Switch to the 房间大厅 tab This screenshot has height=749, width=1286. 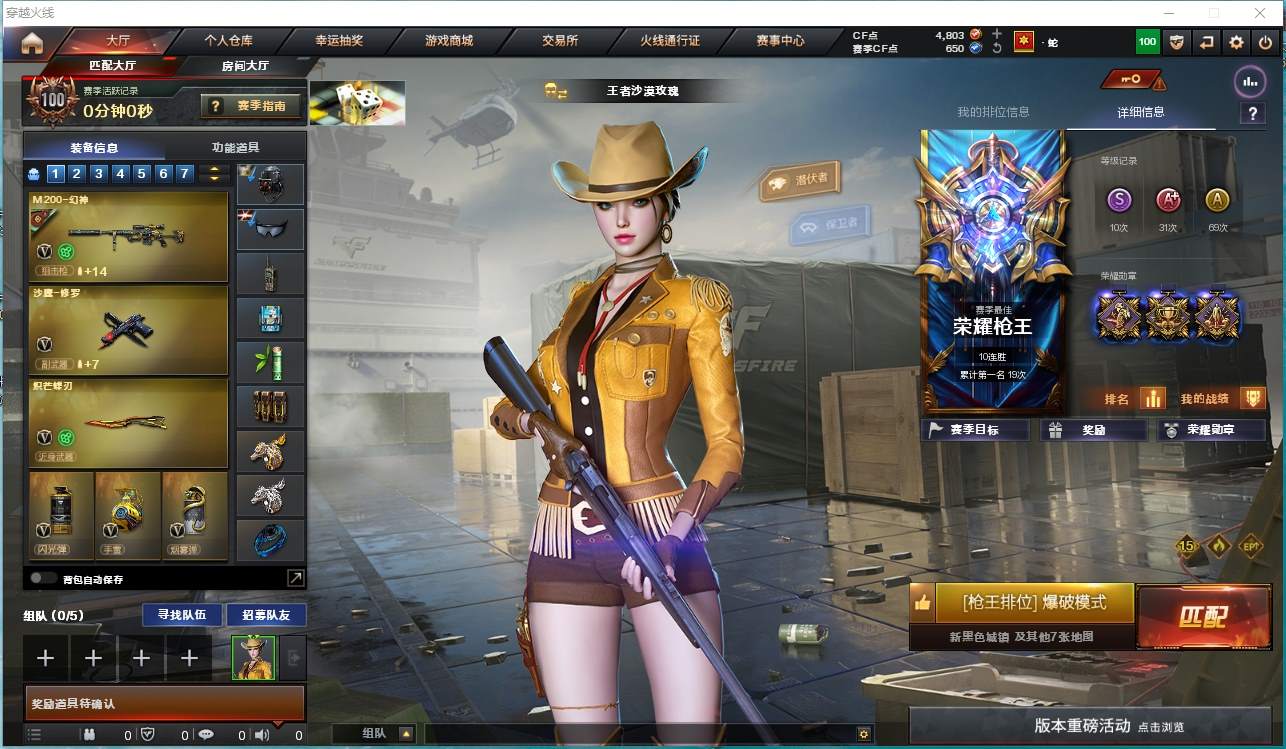[245, 66]
